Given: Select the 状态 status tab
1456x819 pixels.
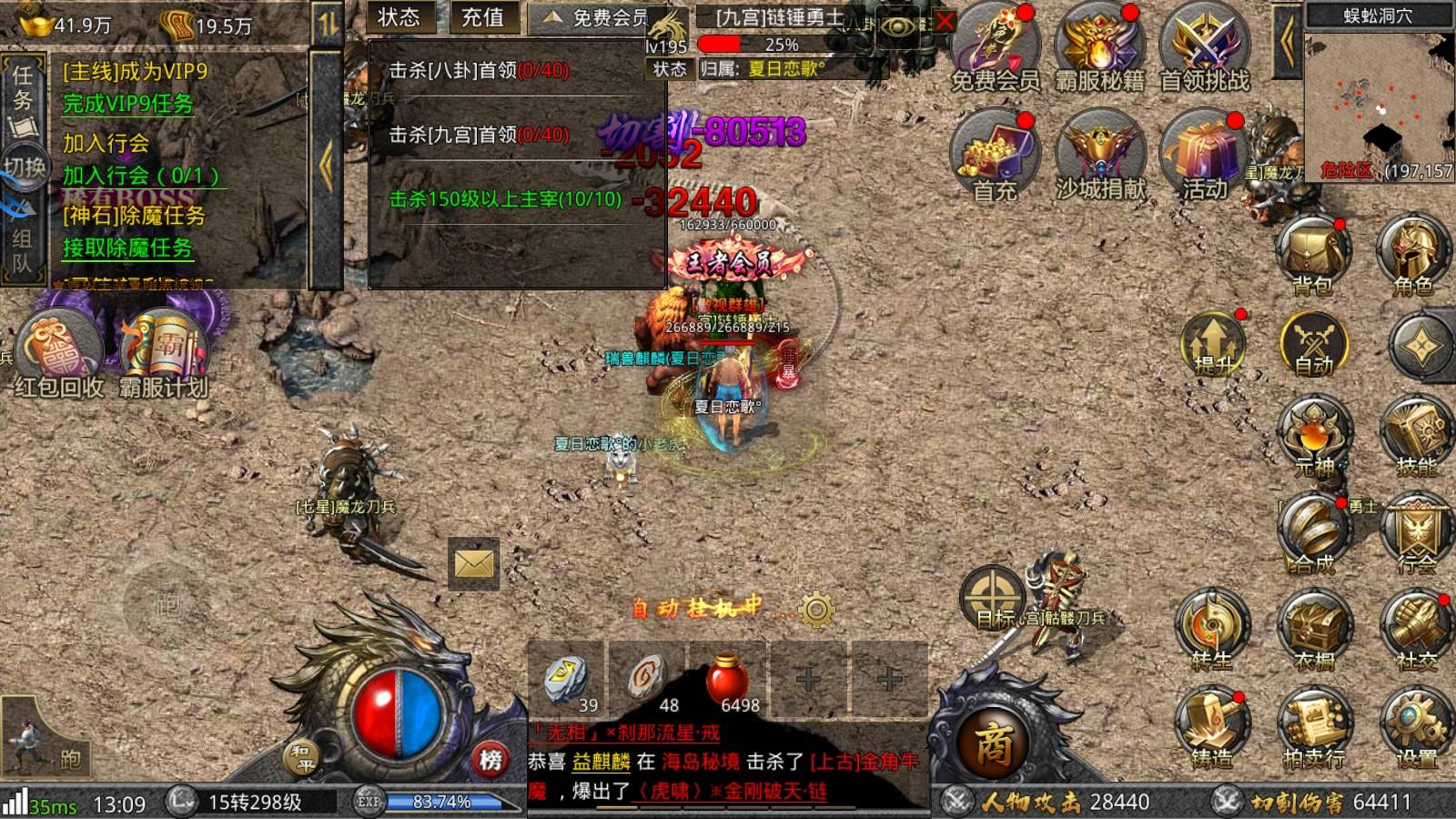Looking at the screenshot, I should click(399, 17).
